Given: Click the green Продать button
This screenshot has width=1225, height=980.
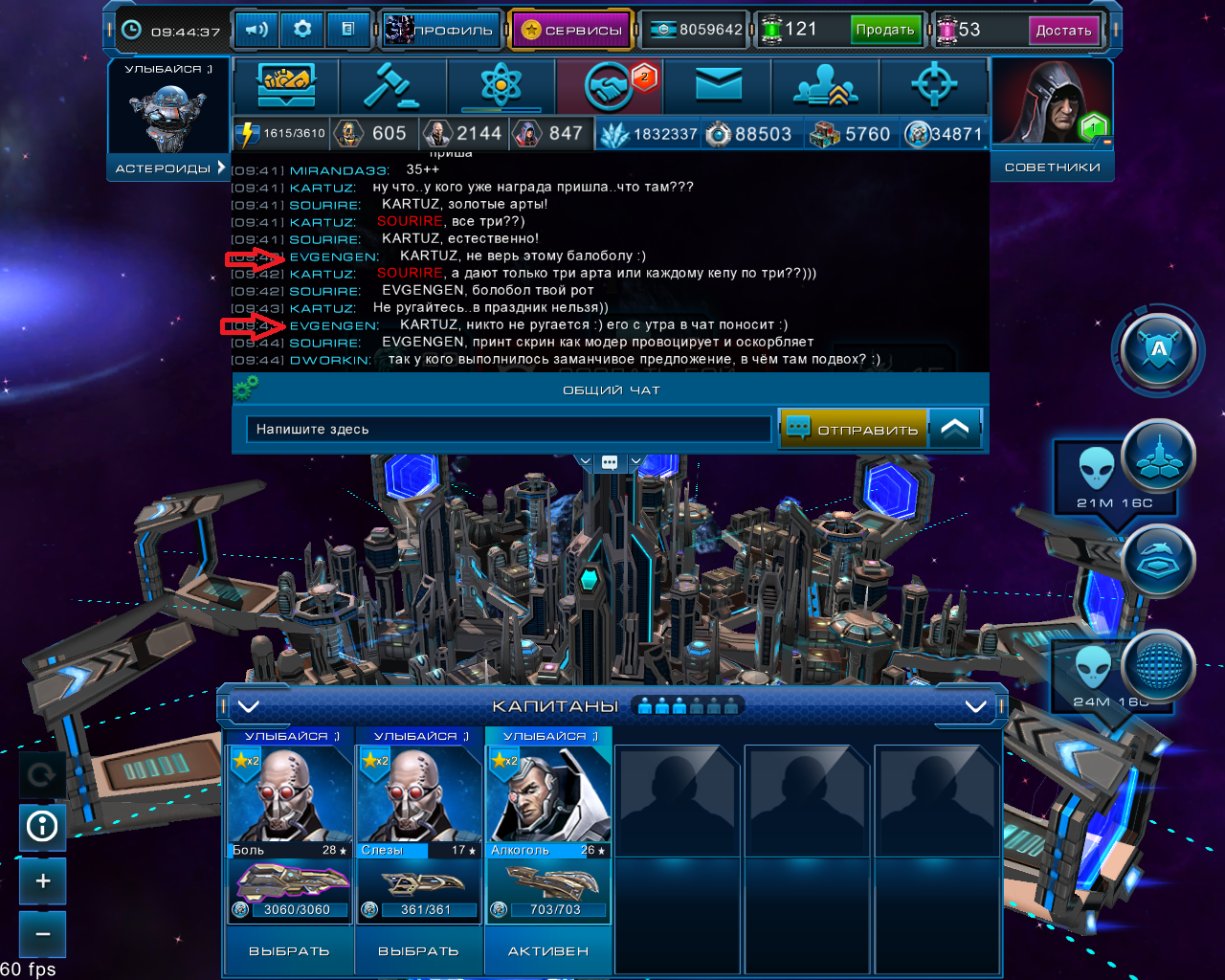Looking at the screenshot, I should [x=885, y=30].
